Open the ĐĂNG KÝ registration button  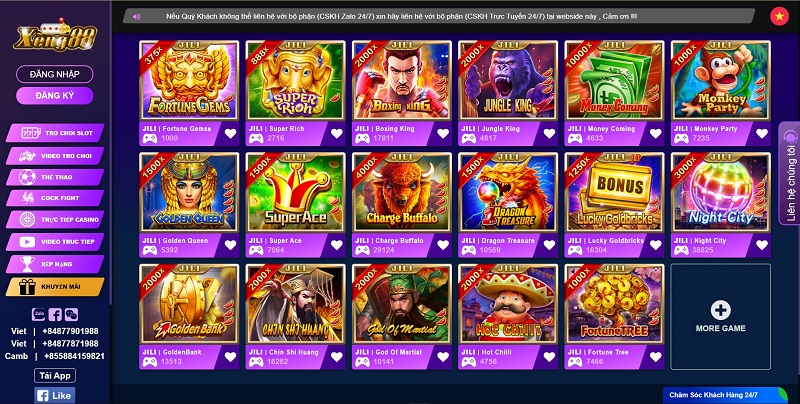pos(55,96)
